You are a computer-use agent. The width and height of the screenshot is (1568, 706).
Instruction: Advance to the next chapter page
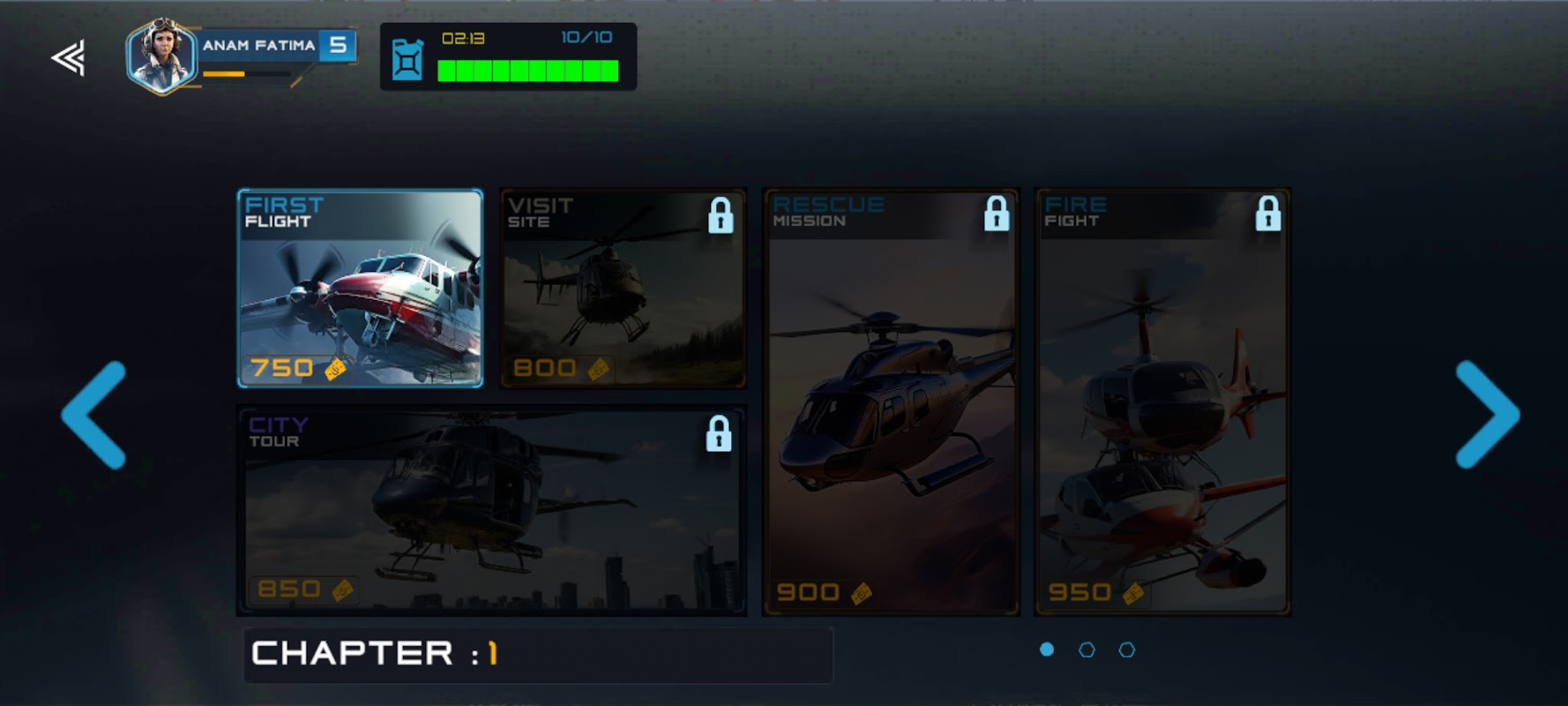point(1487,414)
